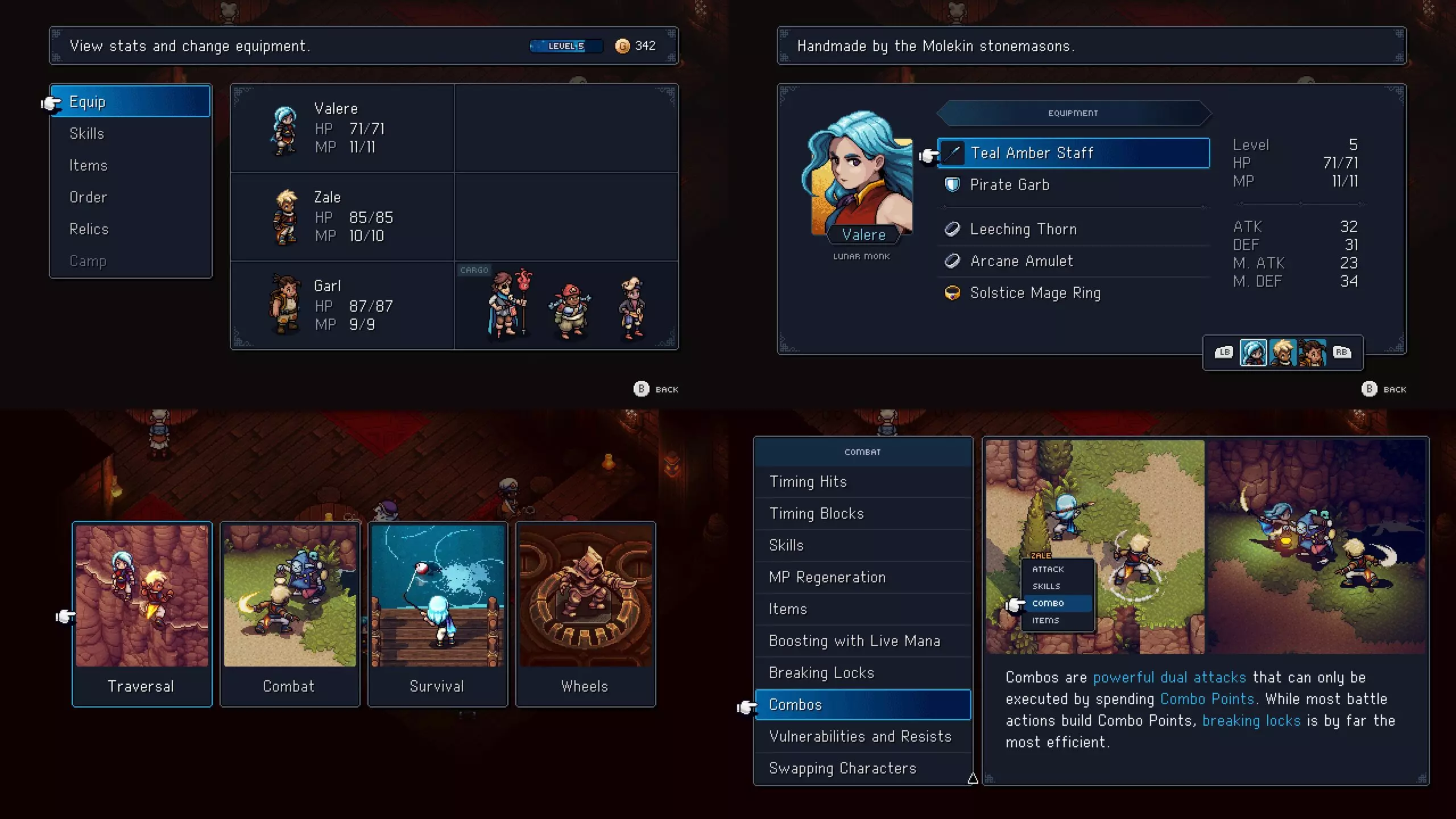Open the Boosting with Live Mana entry
Screen dimensions: 1456x819
click(x=862, y=641)
